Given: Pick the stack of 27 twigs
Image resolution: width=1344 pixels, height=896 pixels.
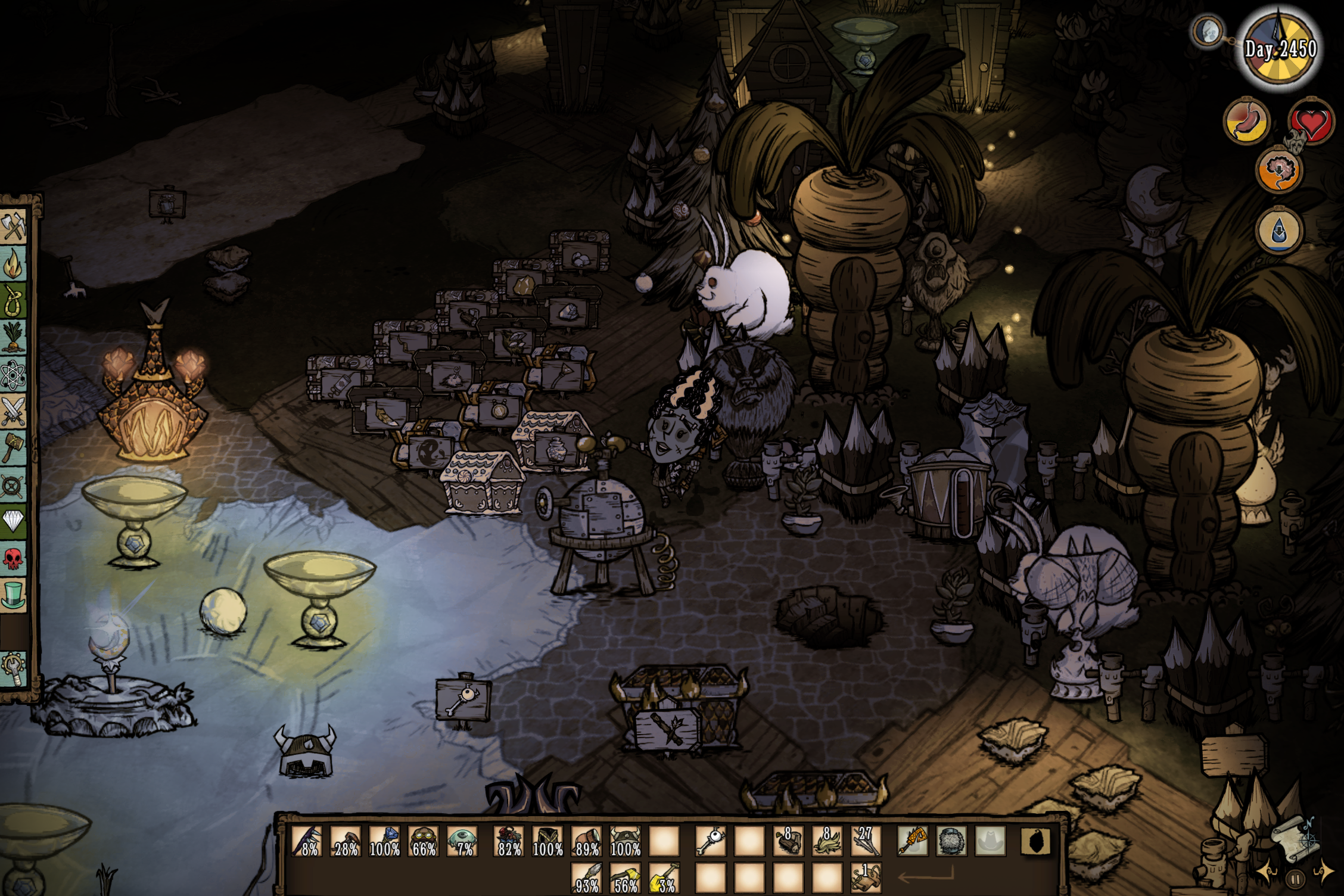Looking at the screenshot, I should [865, 841].
